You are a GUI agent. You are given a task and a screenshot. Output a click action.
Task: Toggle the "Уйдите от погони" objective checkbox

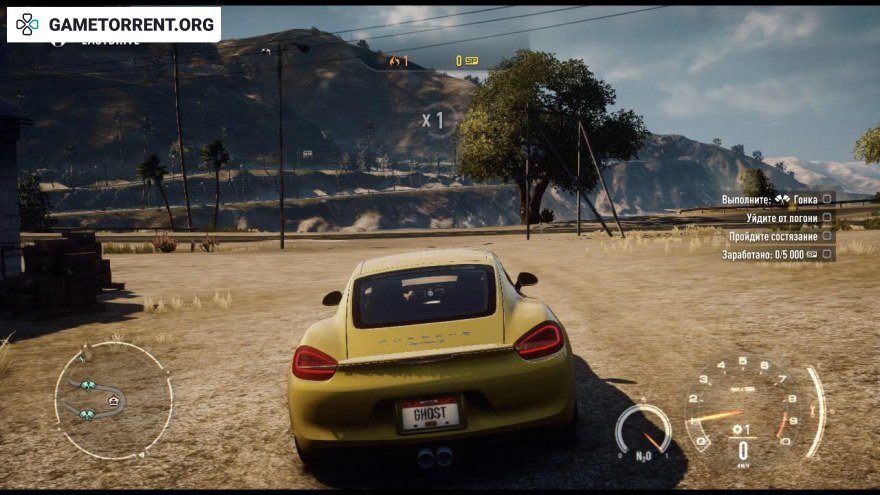click(x=827, y=218)
